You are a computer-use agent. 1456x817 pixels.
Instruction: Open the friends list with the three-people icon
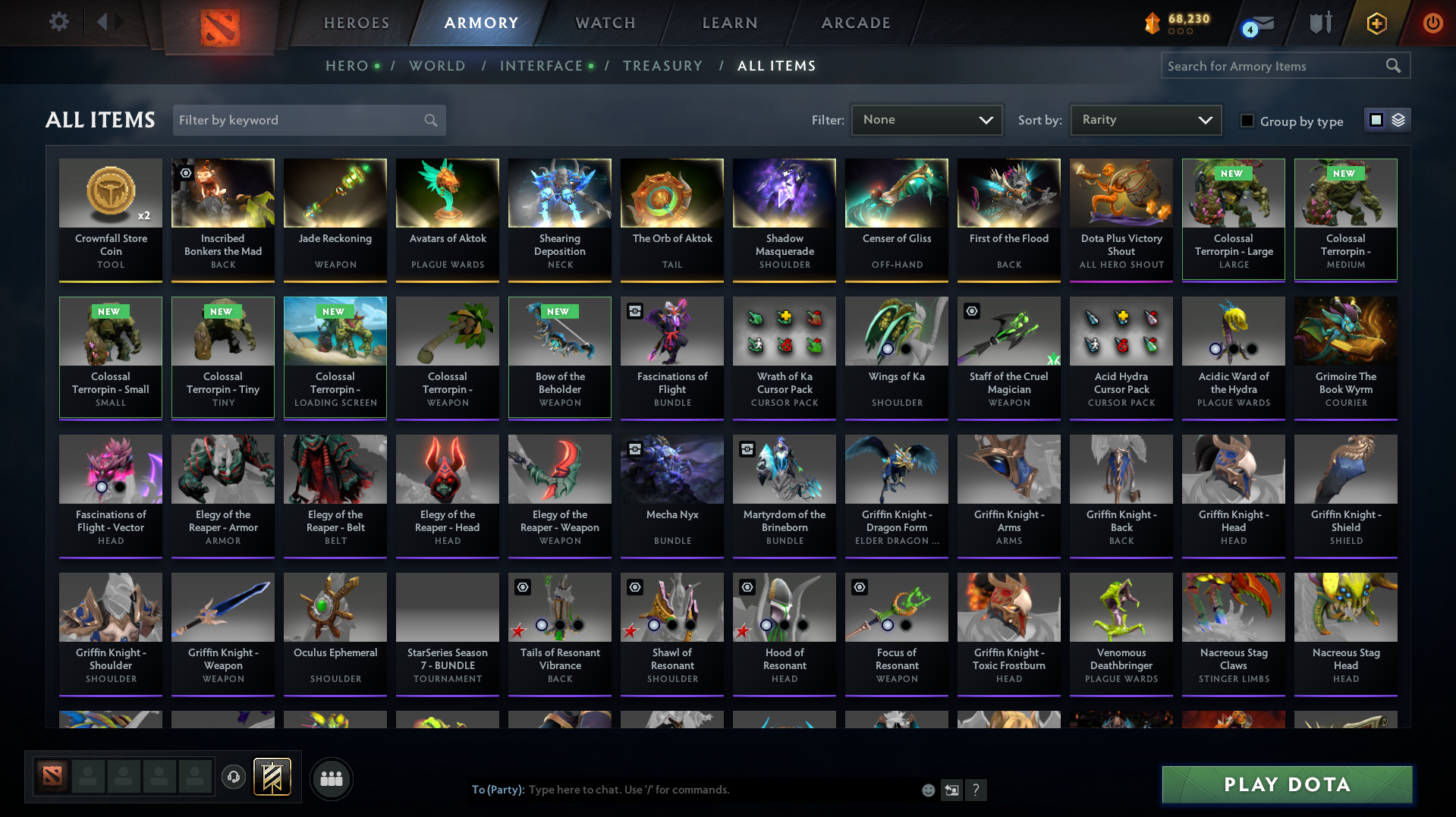331,778
